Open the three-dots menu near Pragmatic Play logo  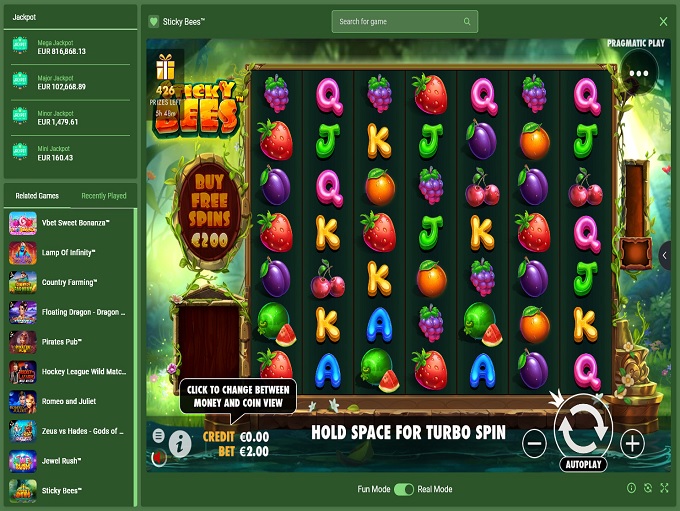click(x=639, y=72)
